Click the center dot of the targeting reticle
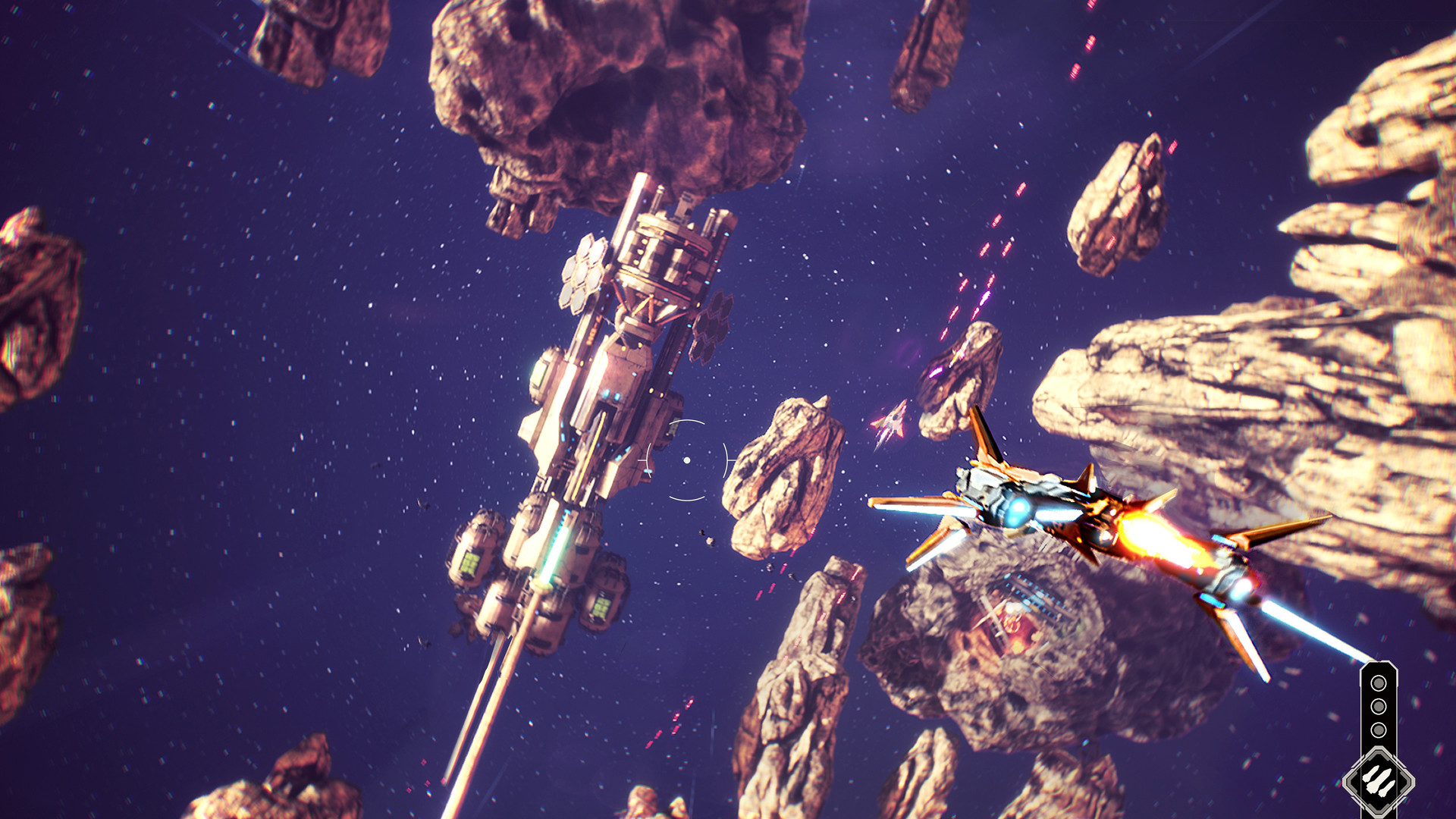 [687, 460]
